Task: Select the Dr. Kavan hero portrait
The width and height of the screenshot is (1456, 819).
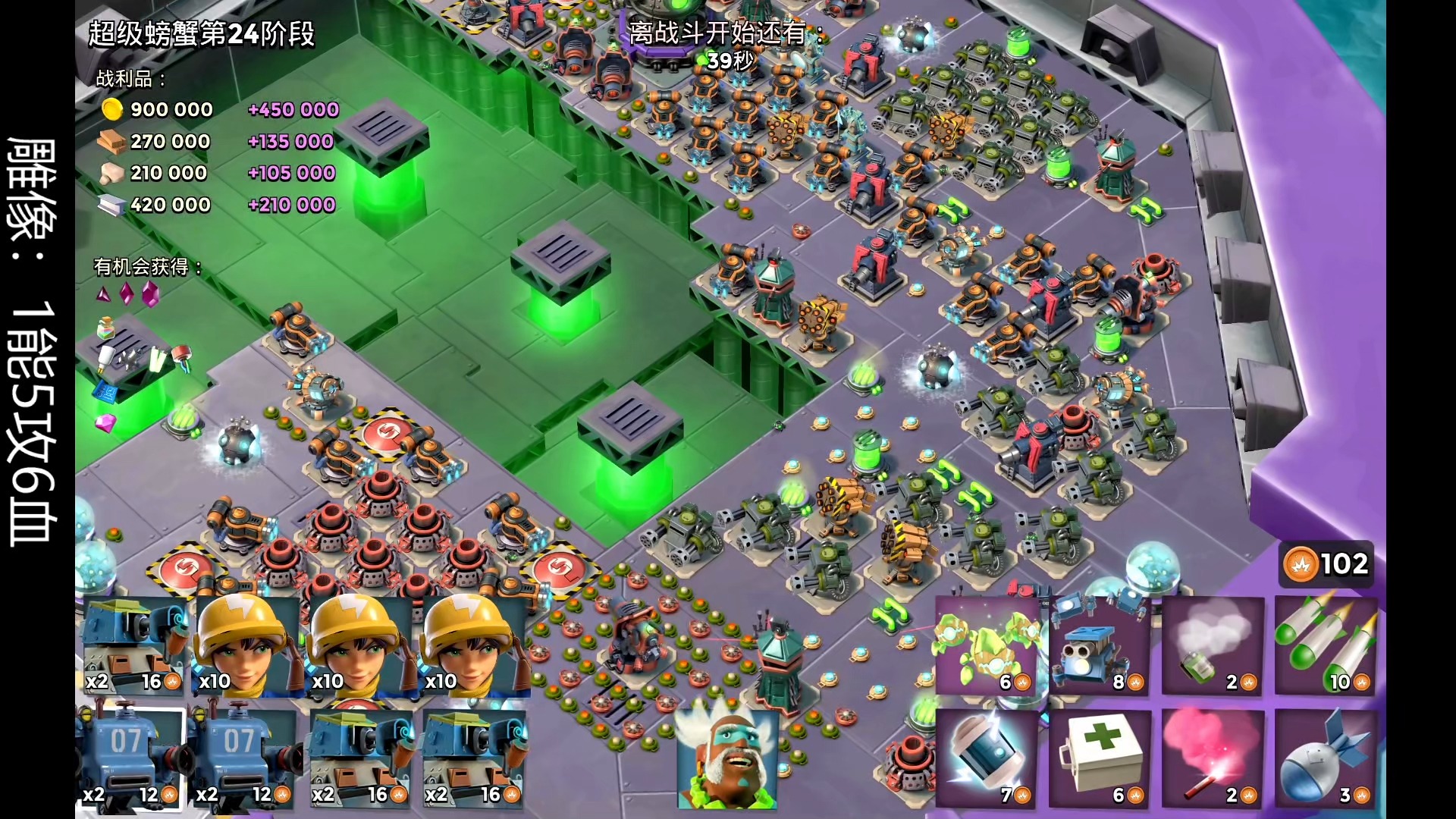Action: click(x=727, y=759)
